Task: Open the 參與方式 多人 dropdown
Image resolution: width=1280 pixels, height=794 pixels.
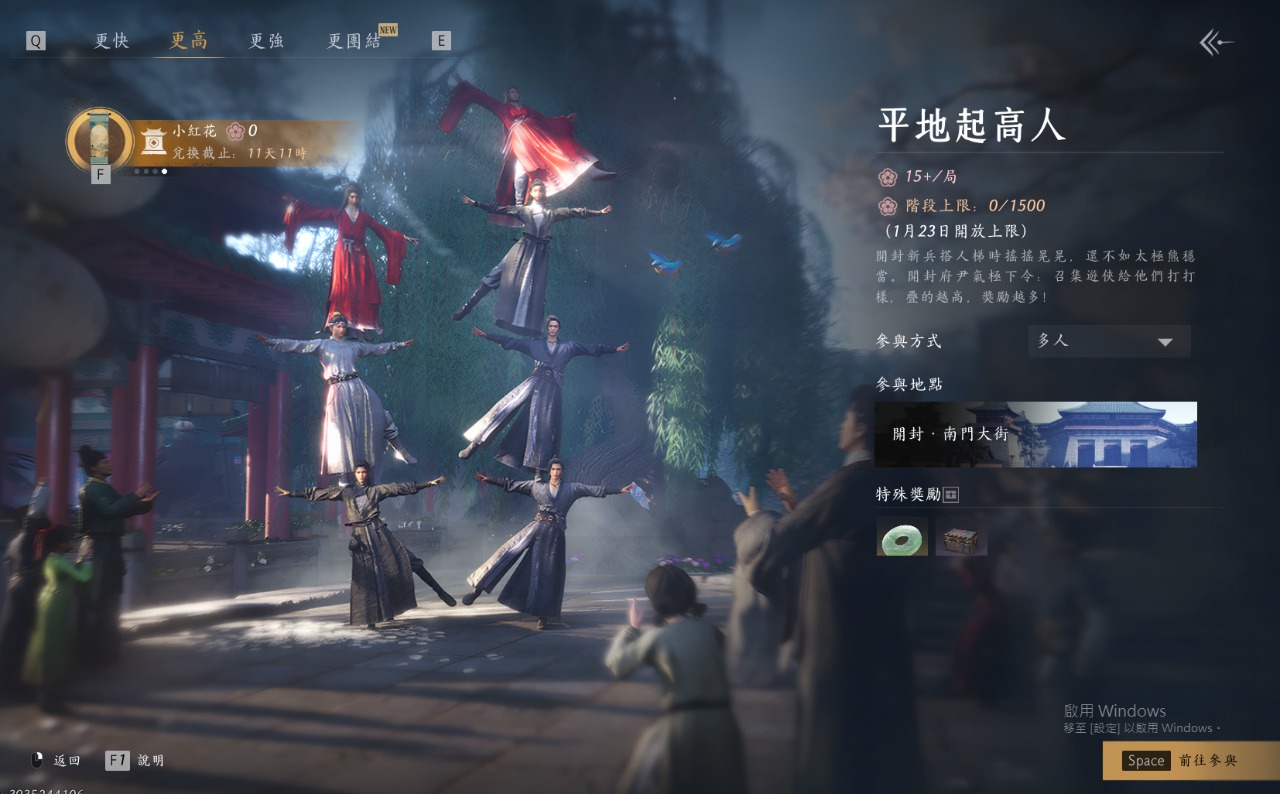Action: click(1109, 341)
